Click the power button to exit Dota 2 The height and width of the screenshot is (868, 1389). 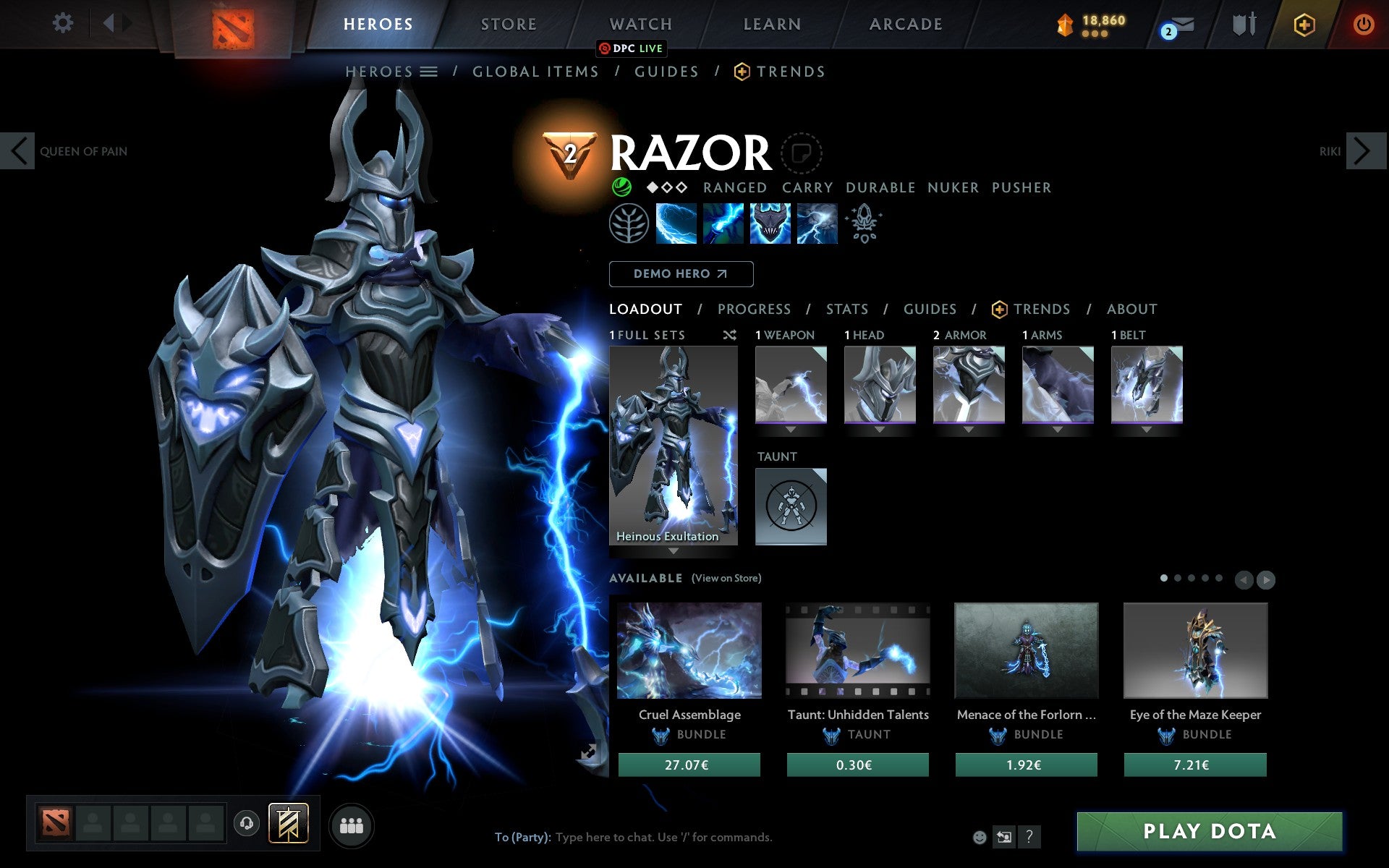coord(1363,23)
